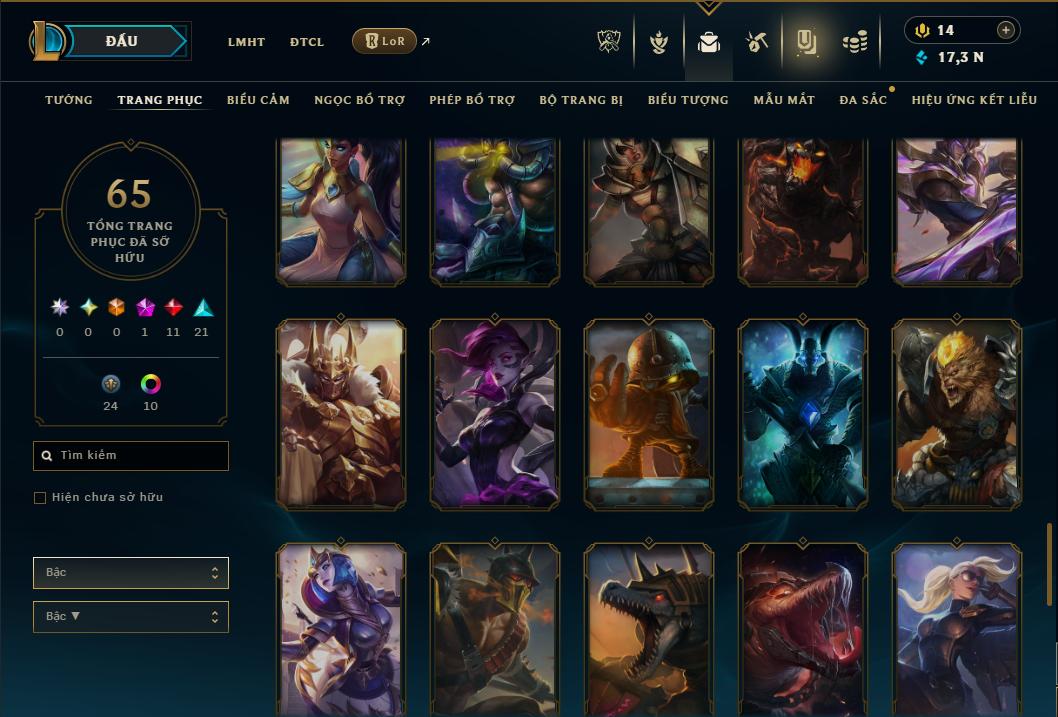Screen dimensions: 1058x717
Task: Open the backpack collection icon
Action: coord(709,42)
